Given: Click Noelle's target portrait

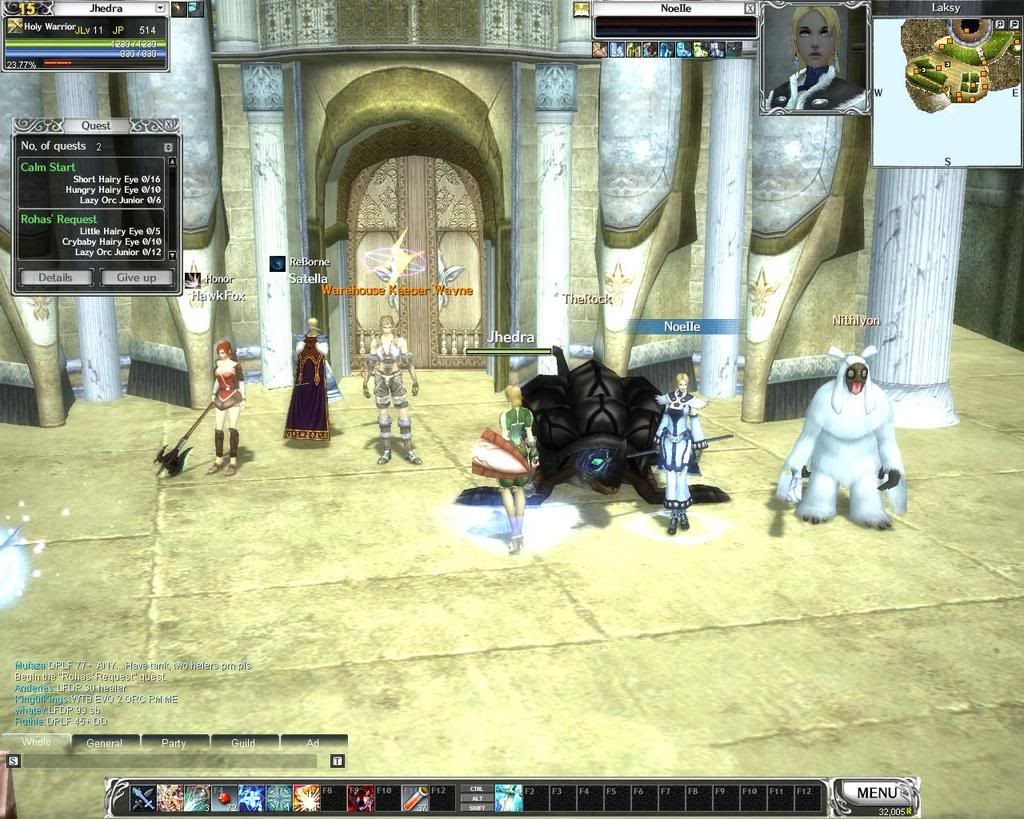Looking at the screenshot, I should (815, 58).
